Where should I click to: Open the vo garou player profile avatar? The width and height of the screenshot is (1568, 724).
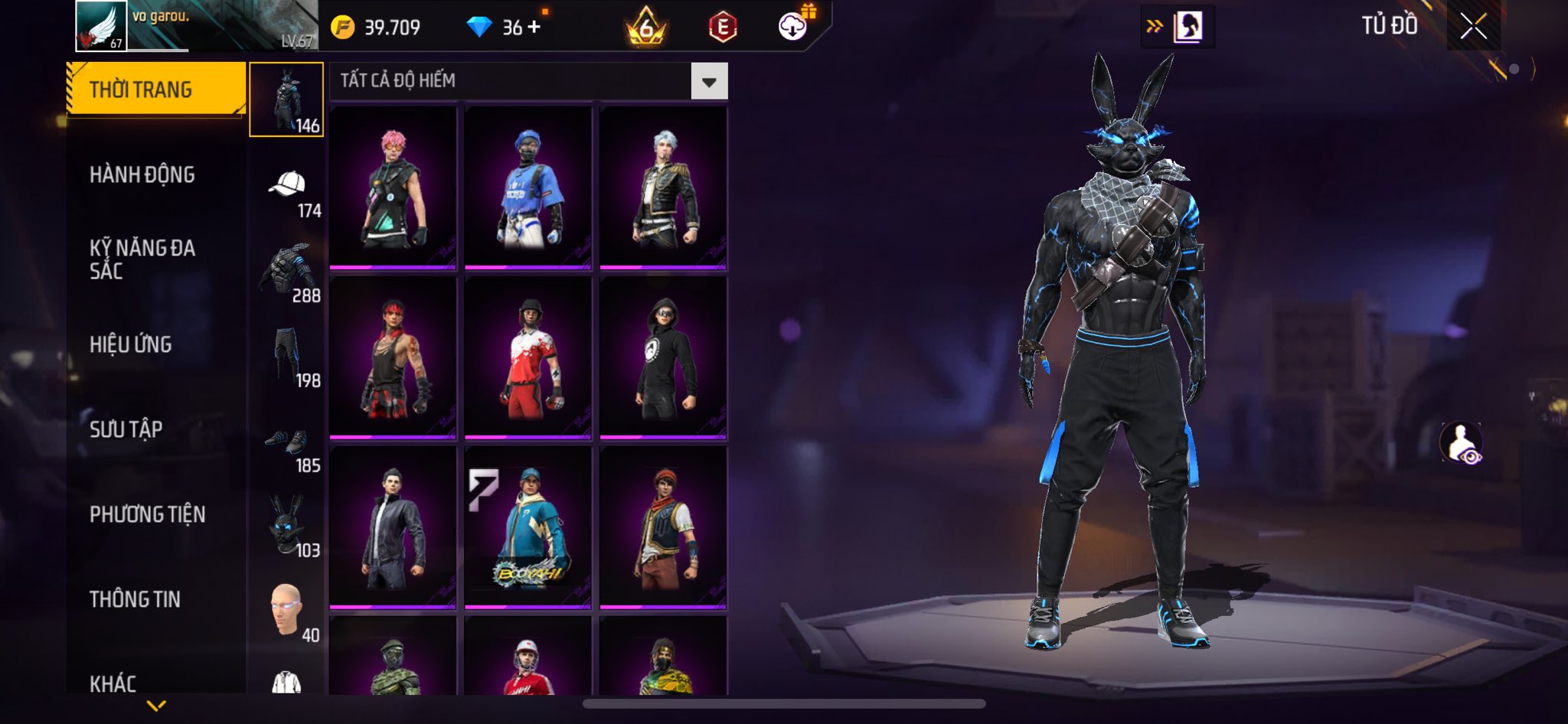[x=101, y=26]
